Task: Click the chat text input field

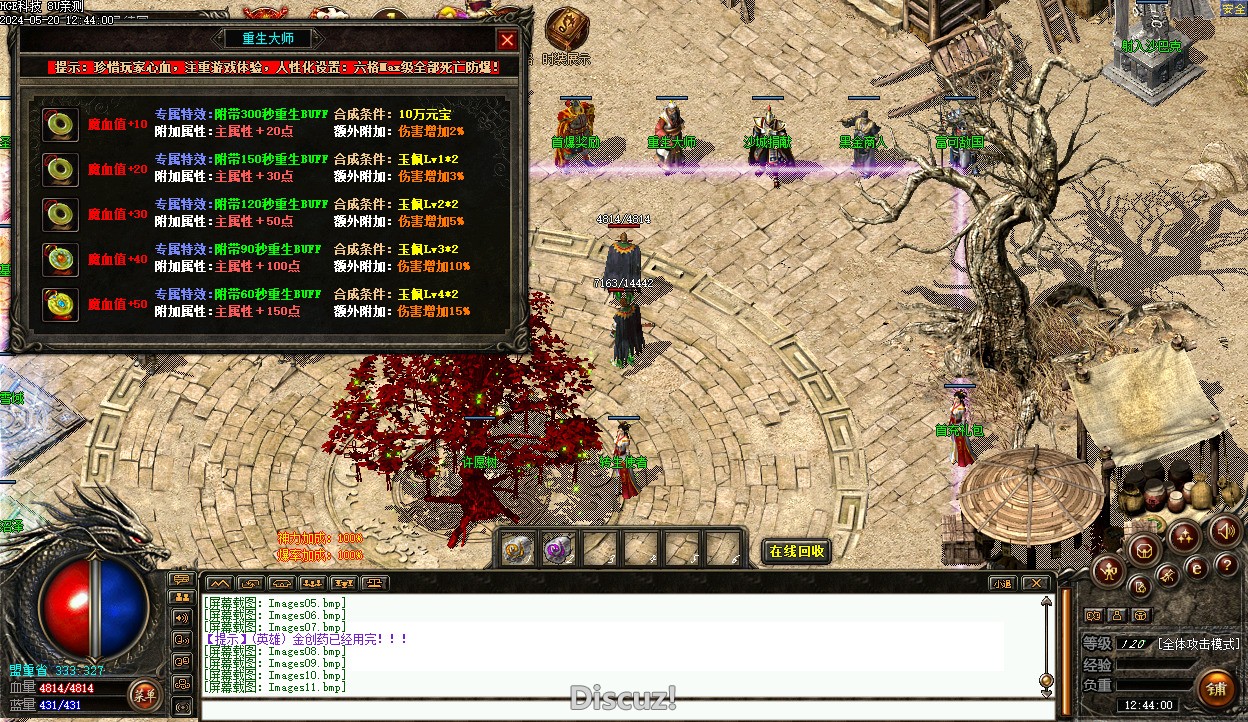Action: point(620,709)
